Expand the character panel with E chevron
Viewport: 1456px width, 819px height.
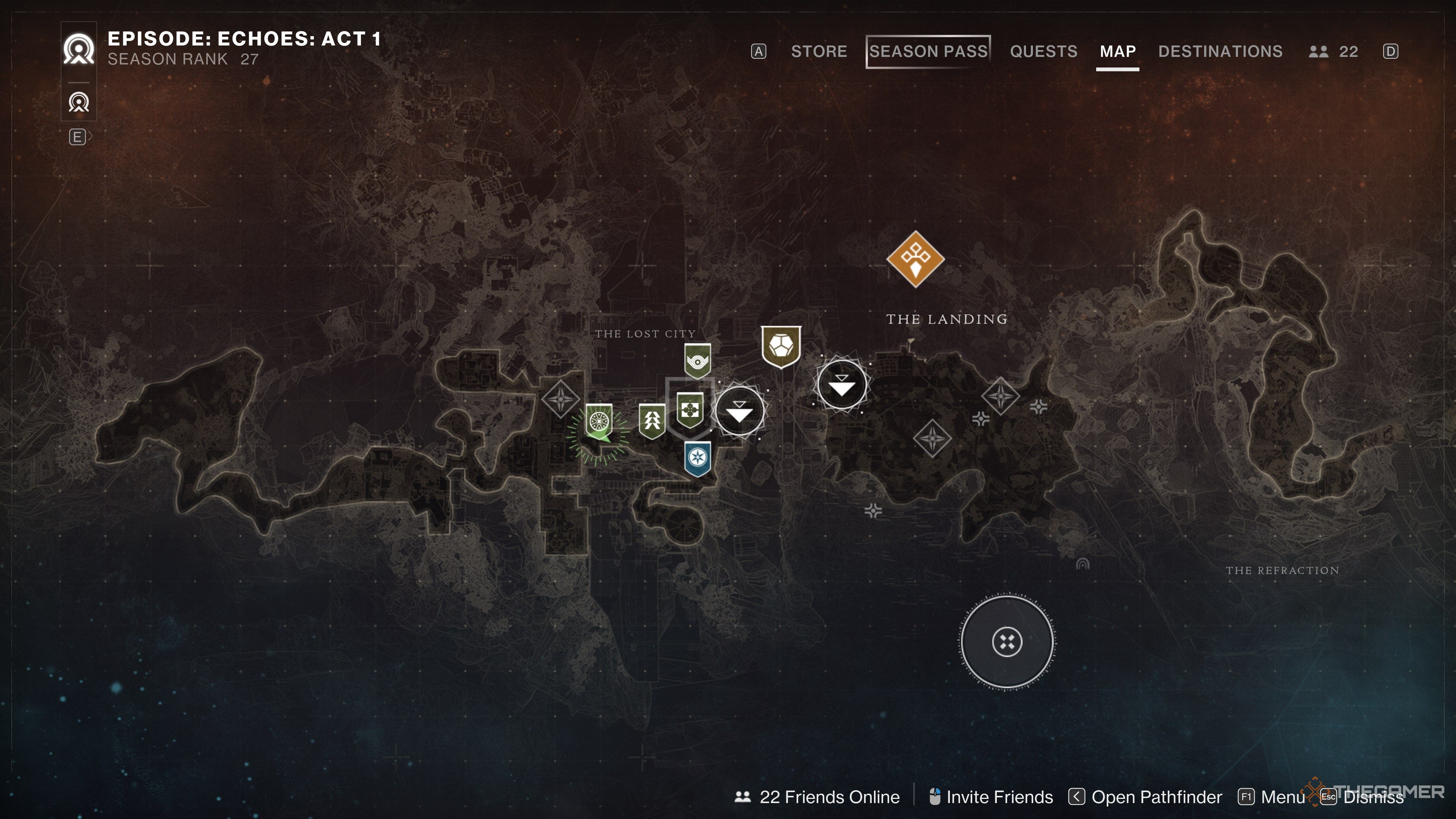[x=78, y=136]
